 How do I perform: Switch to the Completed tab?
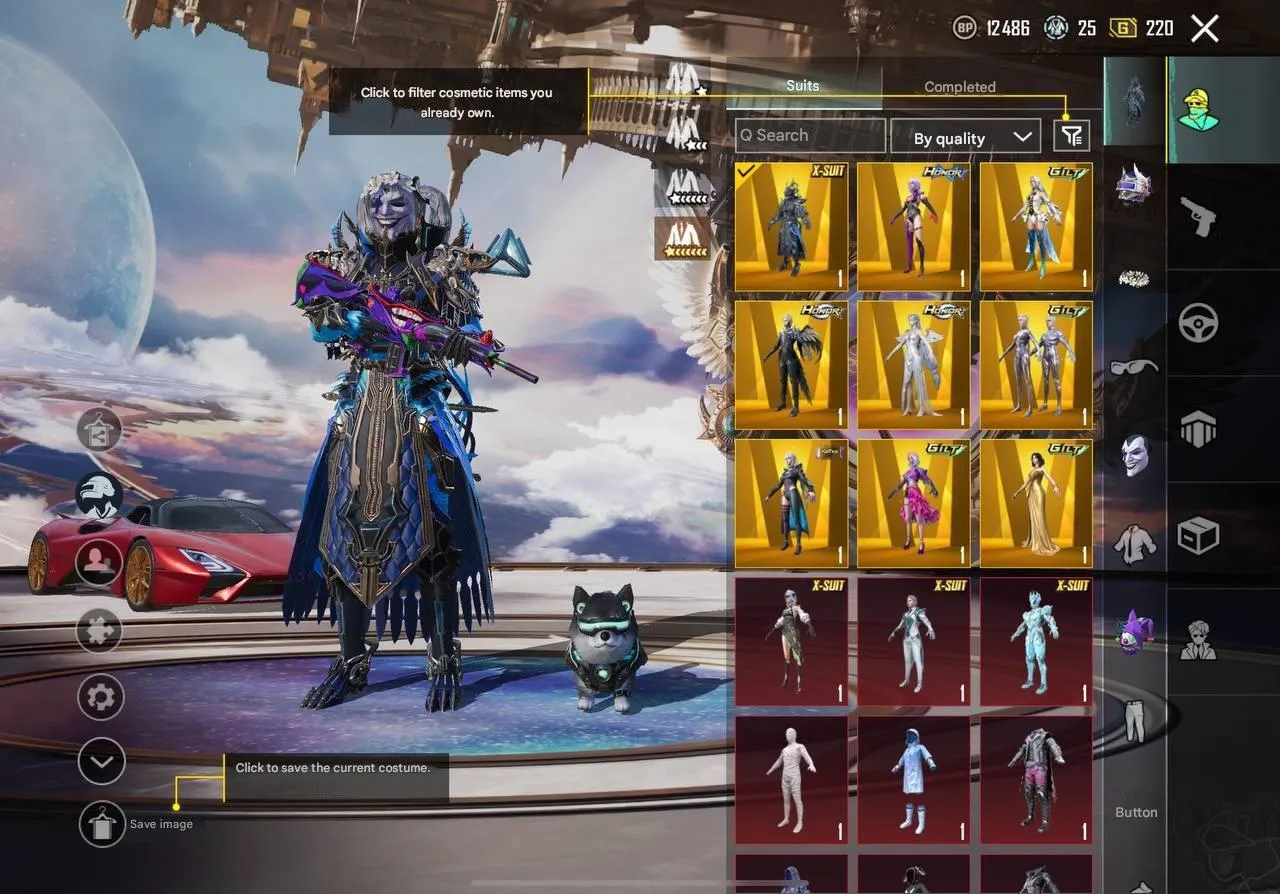tap(959, 87)
